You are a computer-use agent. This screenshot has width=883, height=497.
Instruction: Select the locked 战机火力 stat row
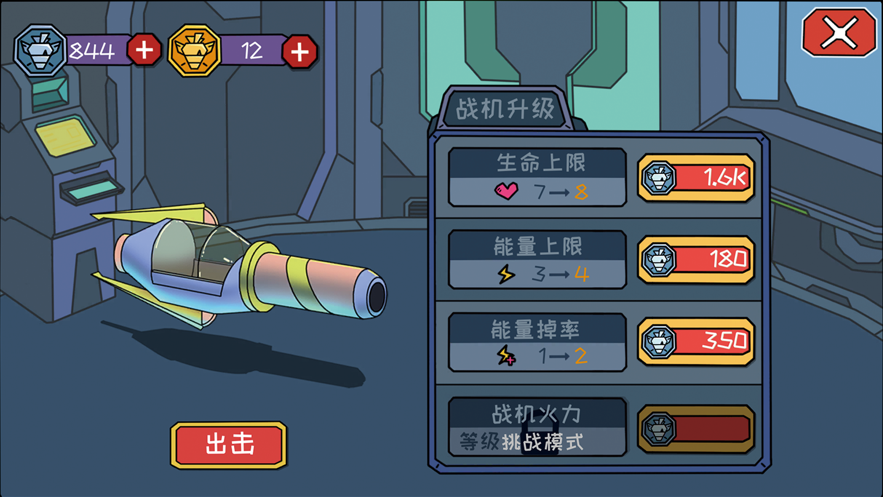pos(537,427)
